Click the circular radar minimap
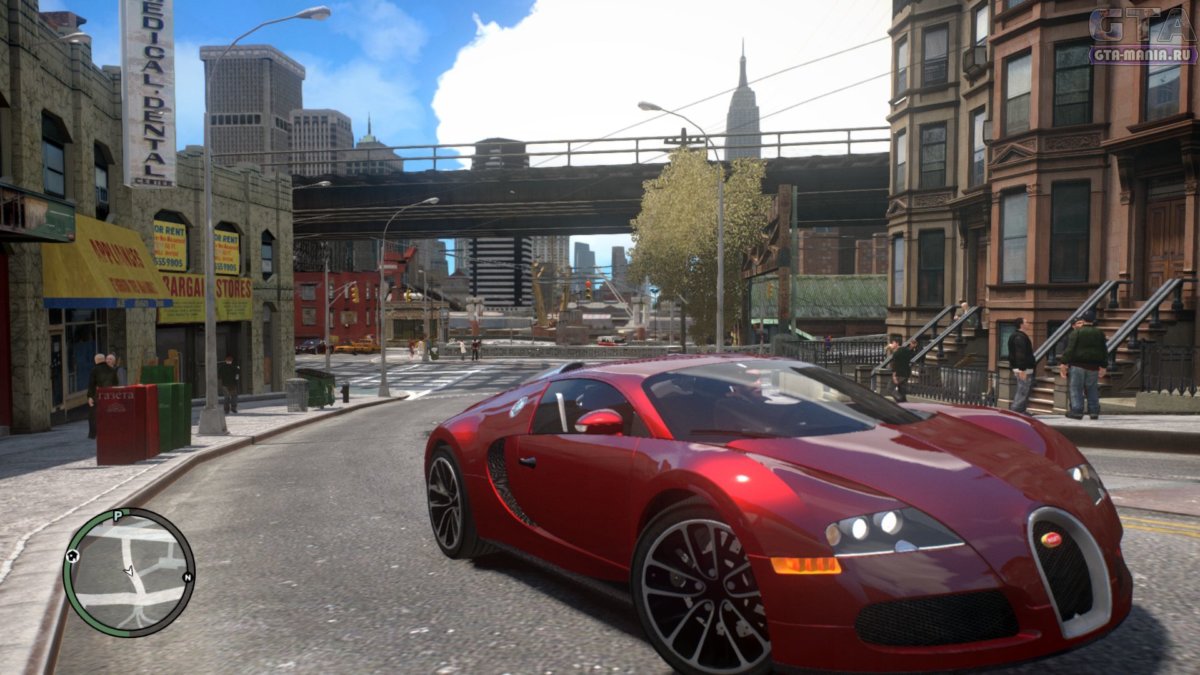 pos(128,573)
